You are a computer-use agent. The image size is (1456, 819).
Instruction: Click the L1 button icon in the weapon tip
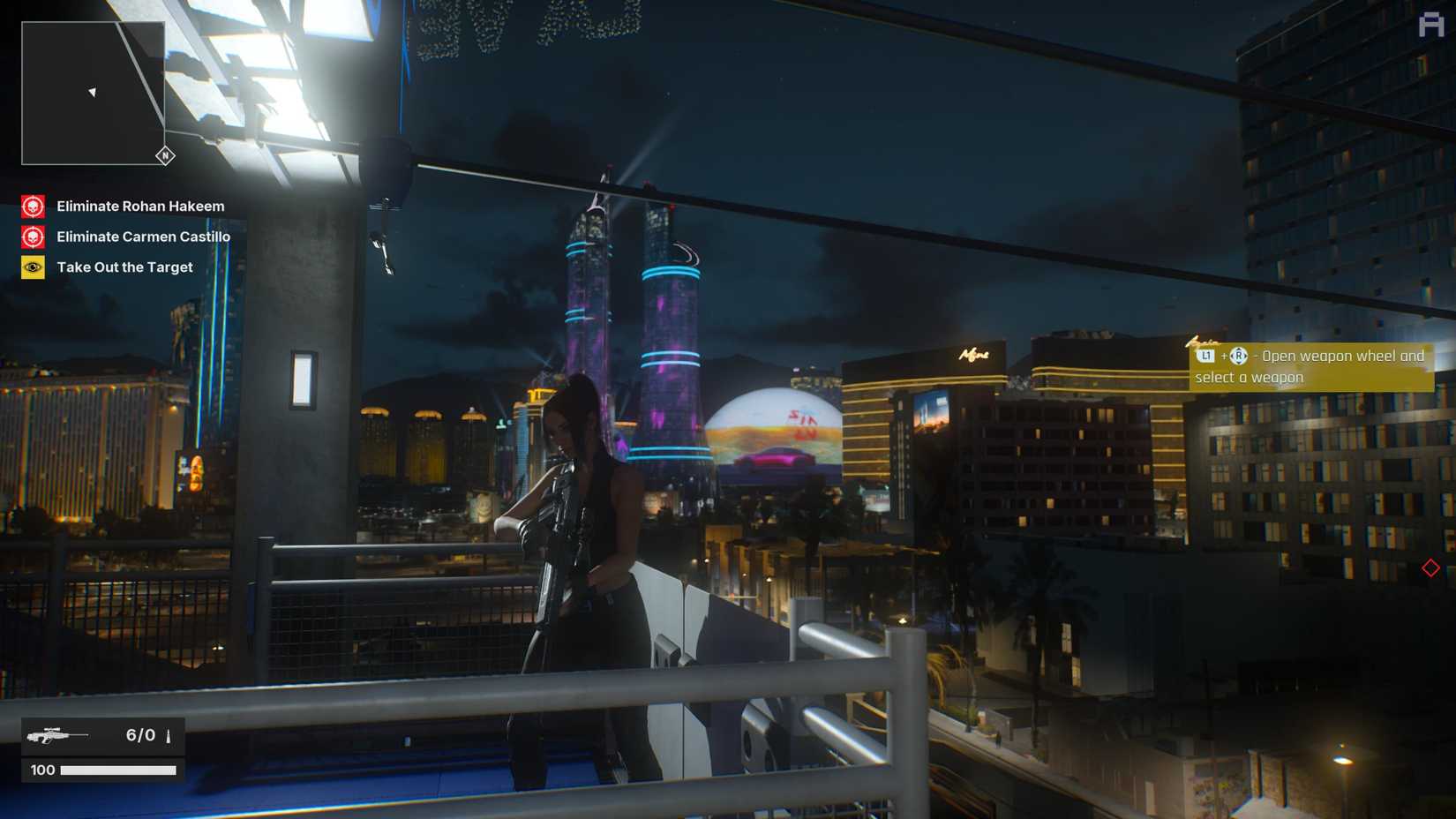[1205, 357]
